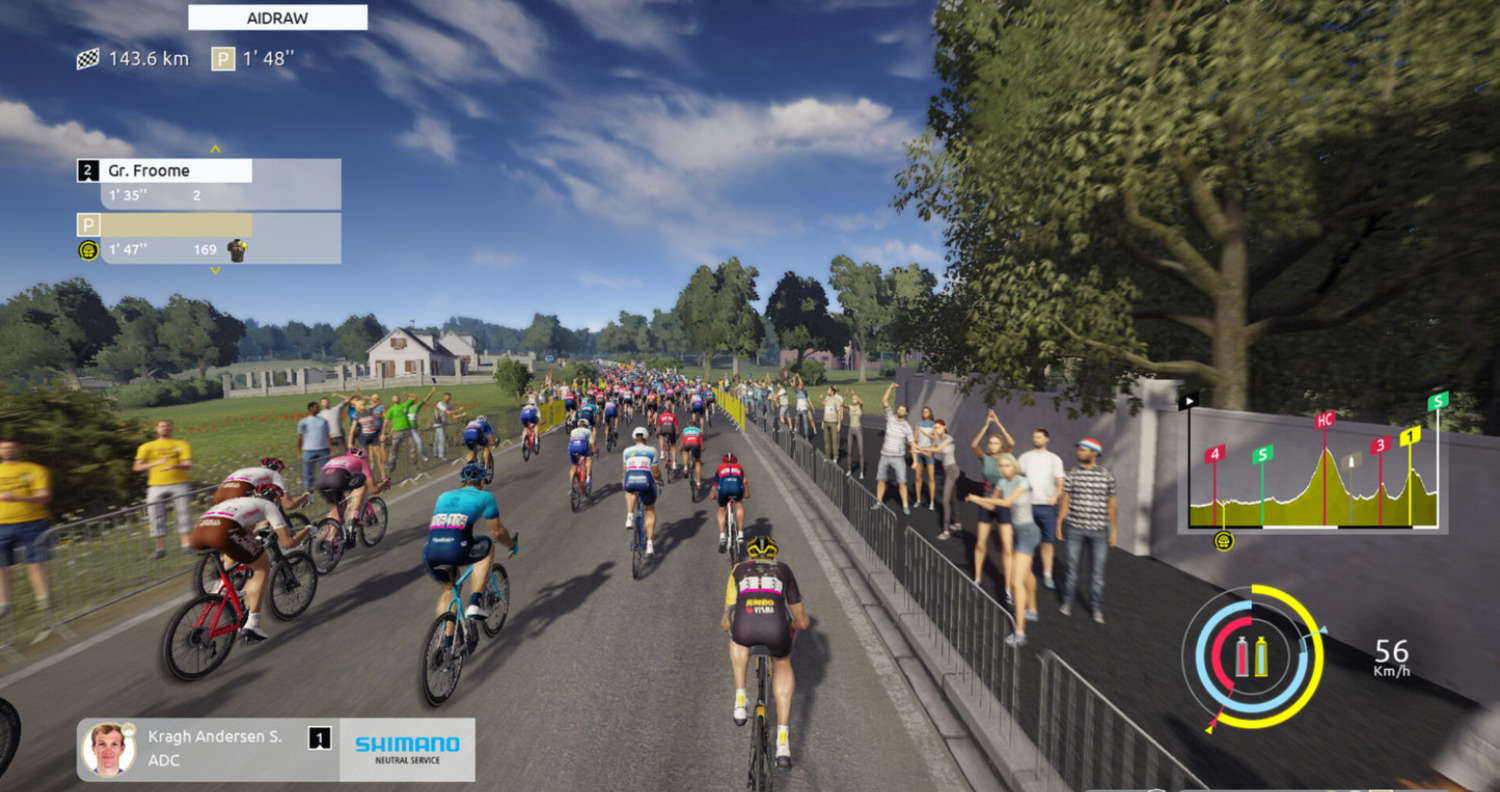Click the yellow jersey icon in peloton row
Viewport: 1500px width, 792px height.
click(237, 249)
